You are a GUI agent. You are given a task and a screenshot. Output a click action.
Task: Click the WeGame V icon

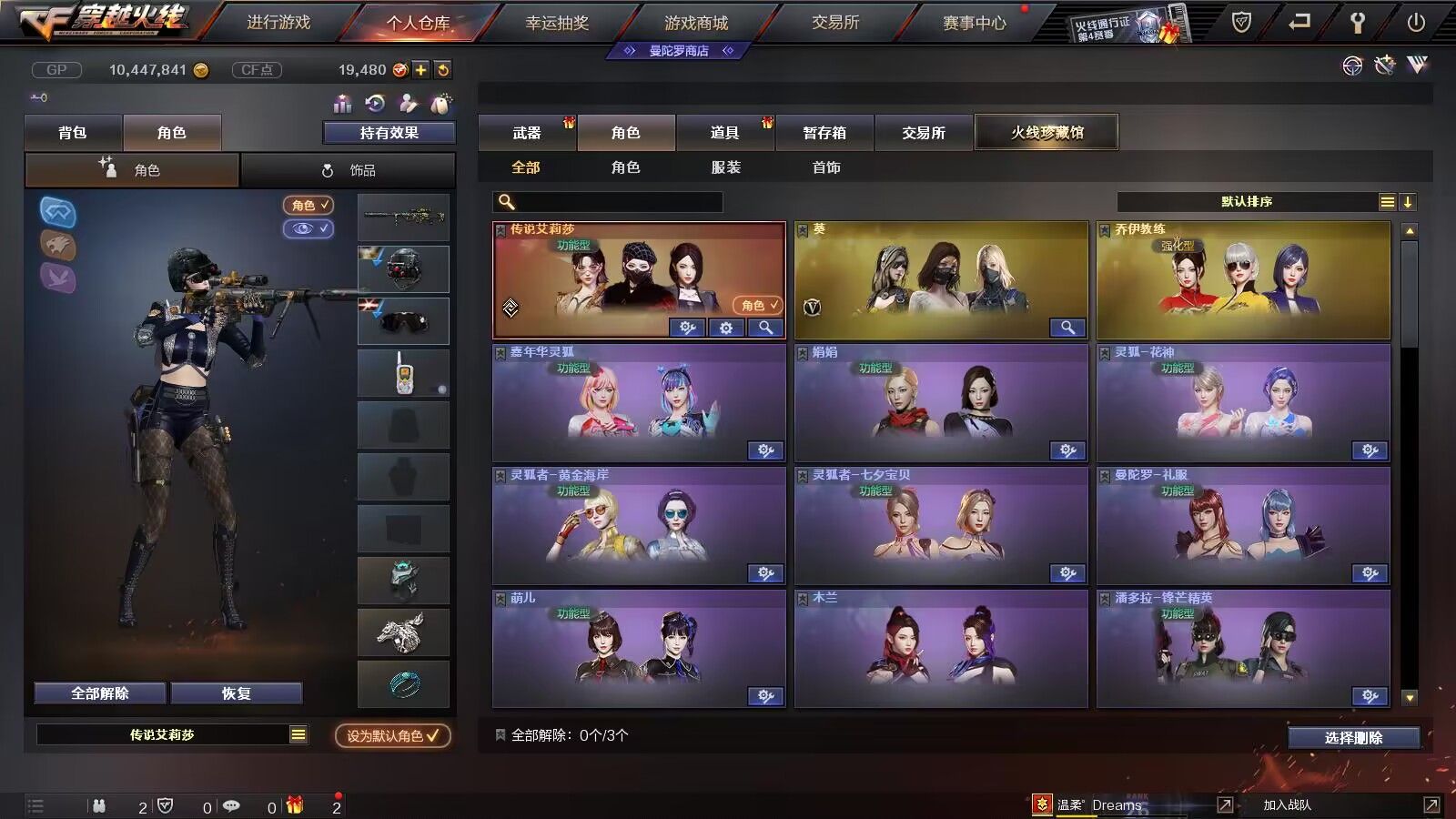point(1418,65)
